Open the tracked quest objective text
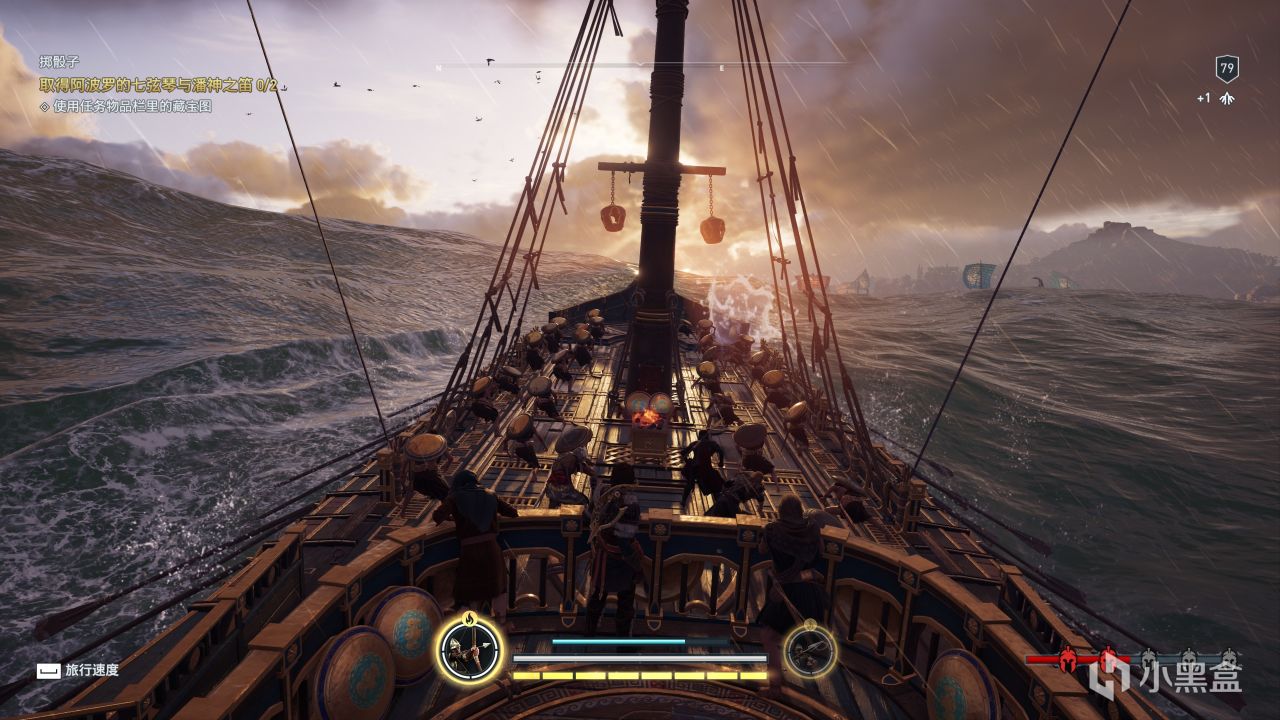The height and width of the screenshot is (720, 1280). tap(158, 86)
